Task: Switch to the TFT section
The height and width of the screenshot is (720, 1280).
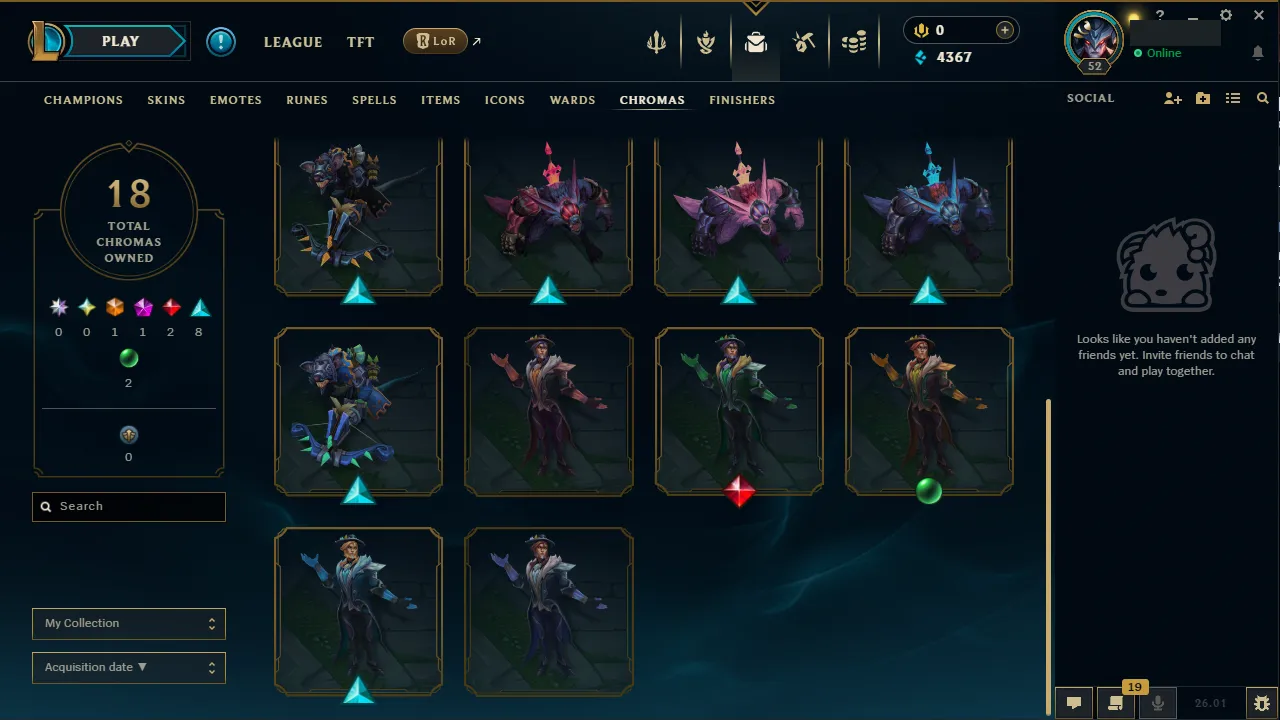Action: [x=360, y=42]
